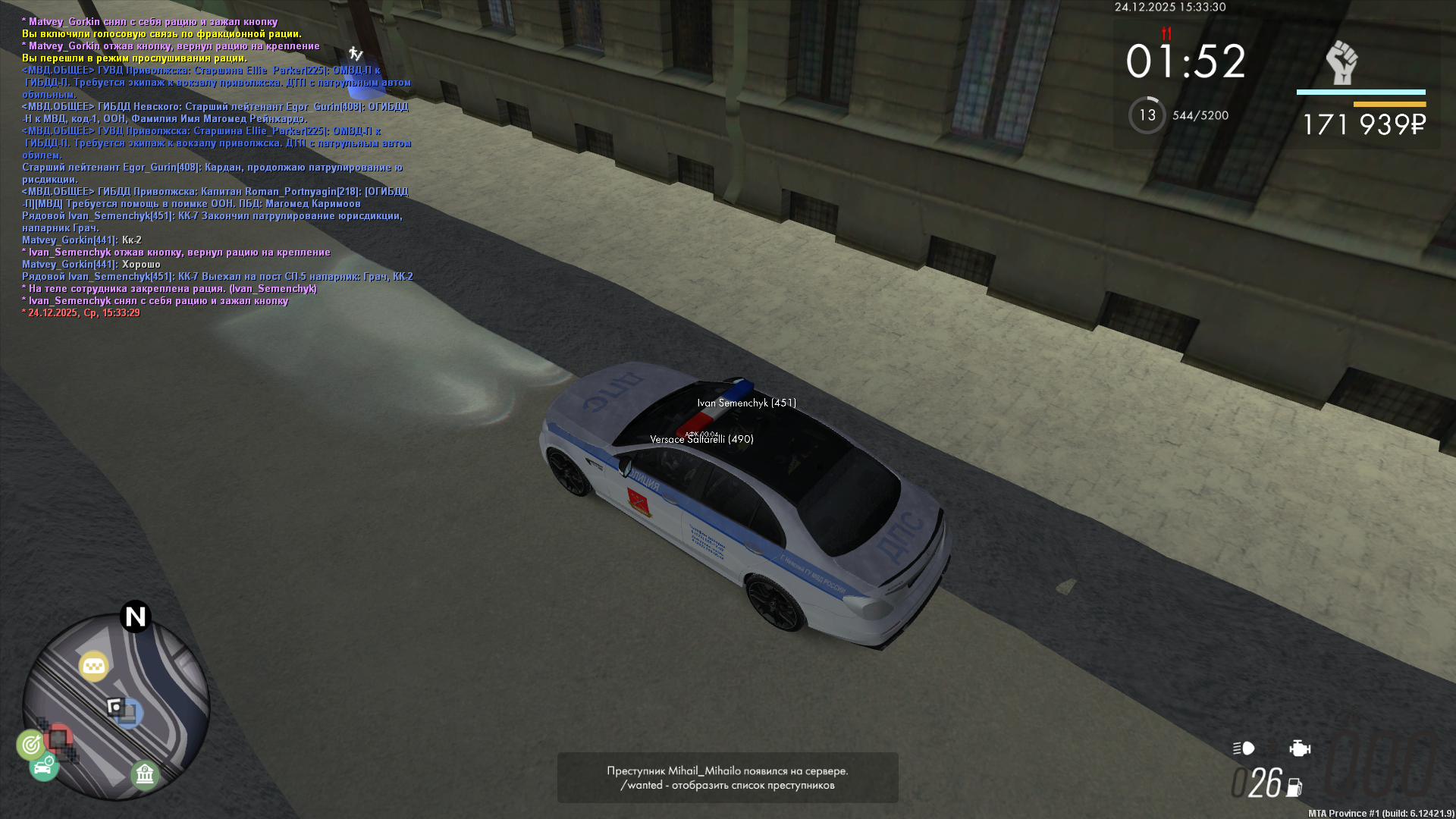Toggle the headlights indicator icon

click(1244, 748)
